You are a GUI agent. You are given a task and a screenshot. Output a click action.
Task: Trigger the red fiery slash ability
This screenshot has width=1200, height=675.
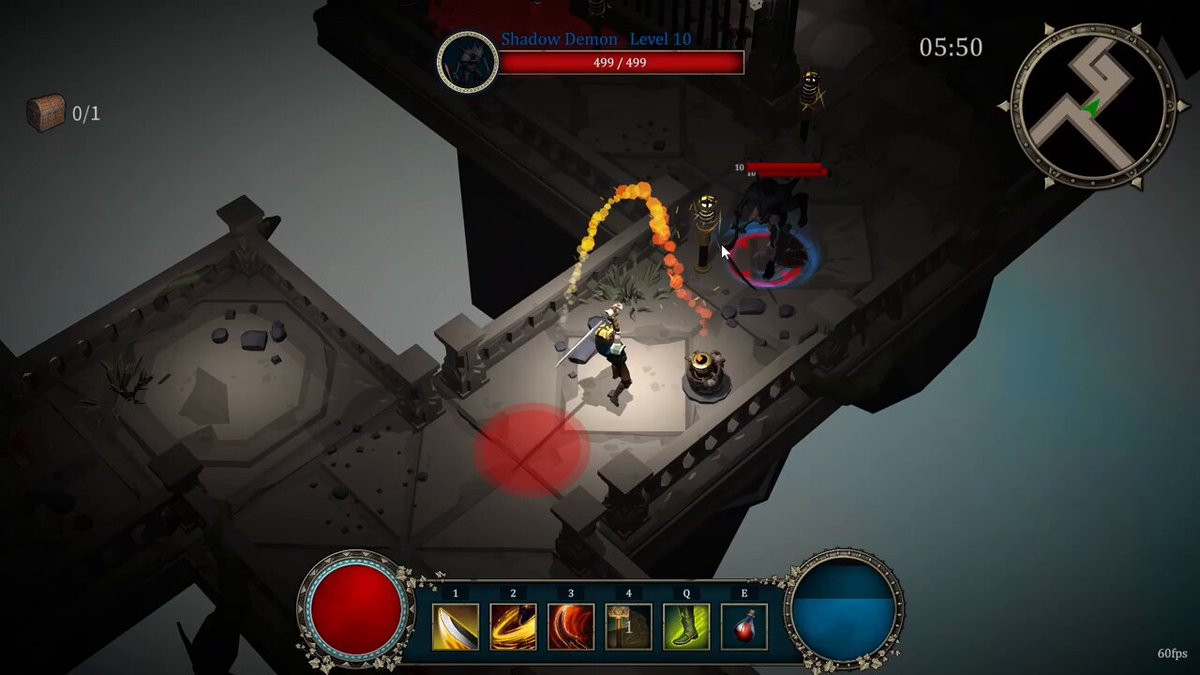tap(571, 627)
